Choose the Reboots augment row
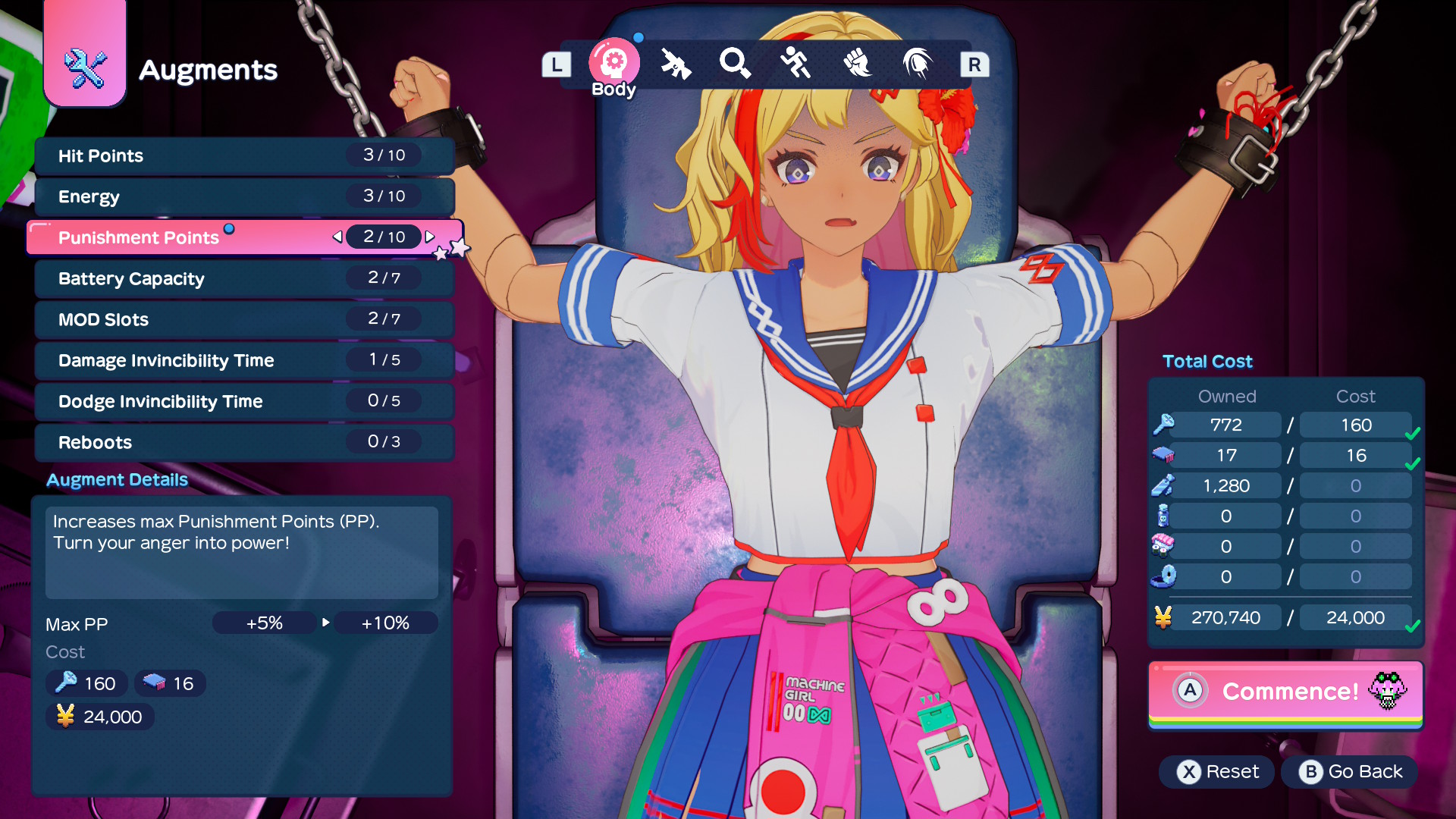The height and width of the screenshot is (819, 1456). pos(244,442)
